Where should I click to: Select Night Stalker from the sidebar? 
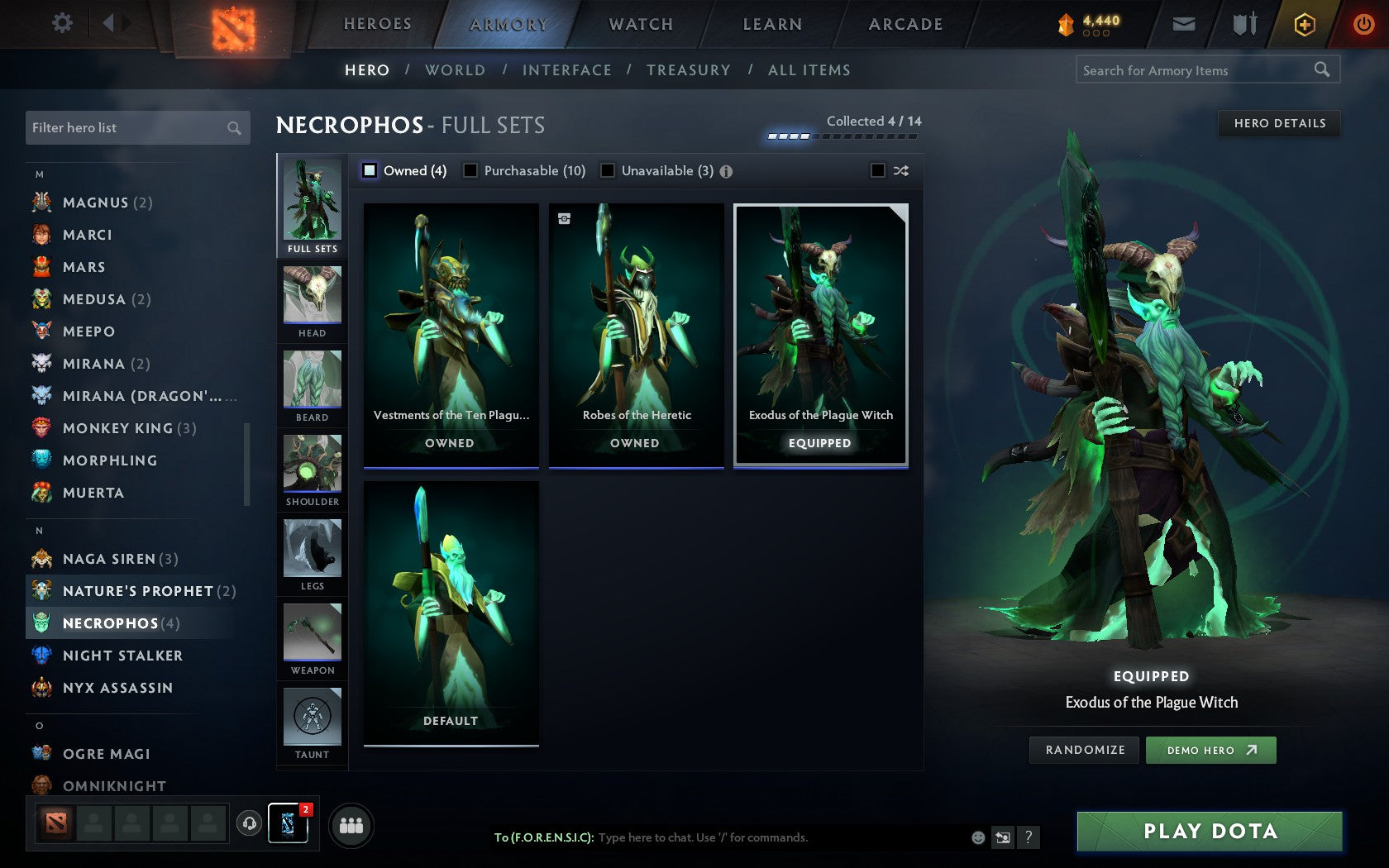click(x=122, y=655)
